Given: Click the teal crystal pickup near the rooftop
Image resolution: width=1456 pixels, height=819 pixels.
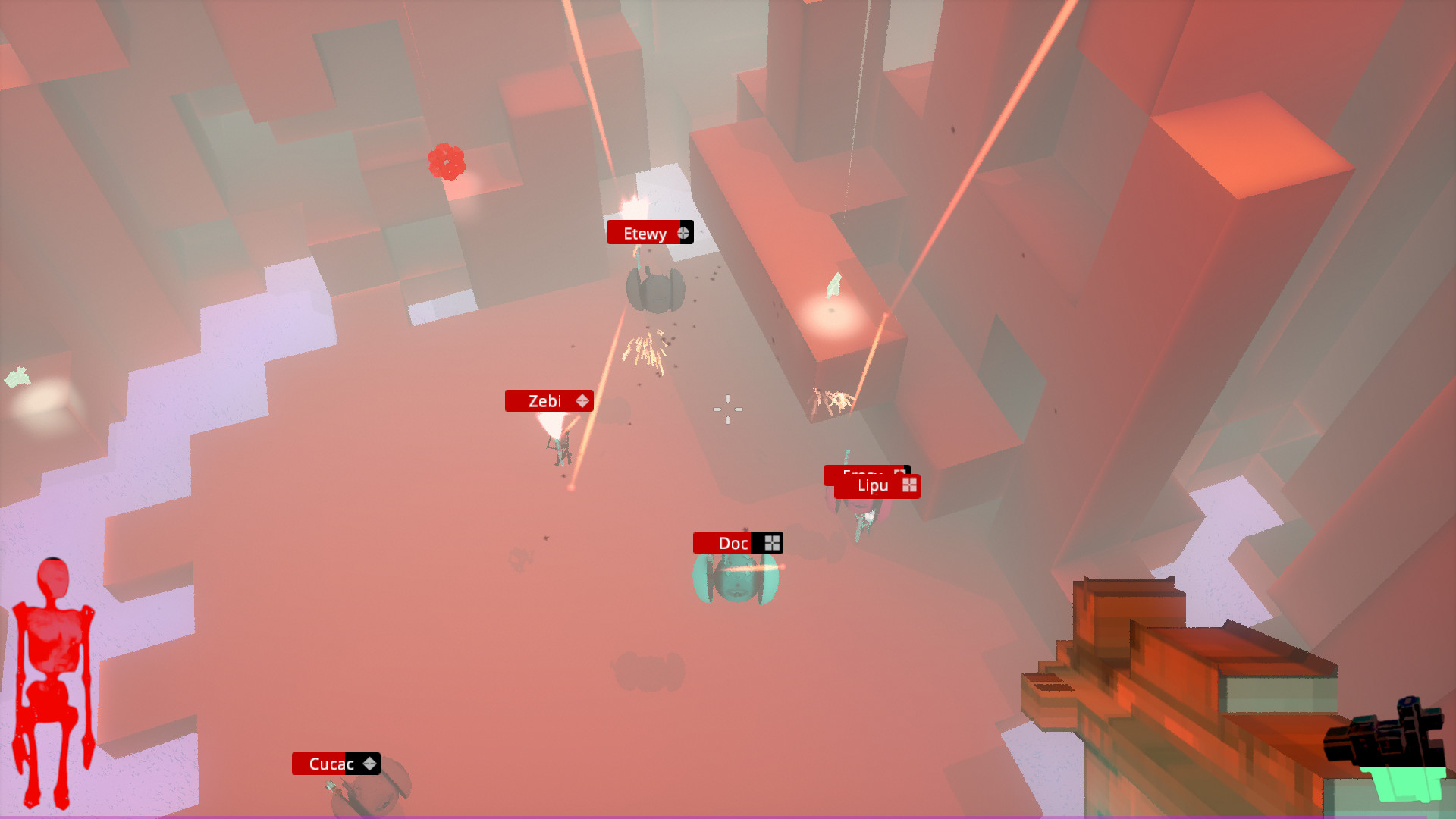Looking at the screenshot, I should click(x=834, y=284).
